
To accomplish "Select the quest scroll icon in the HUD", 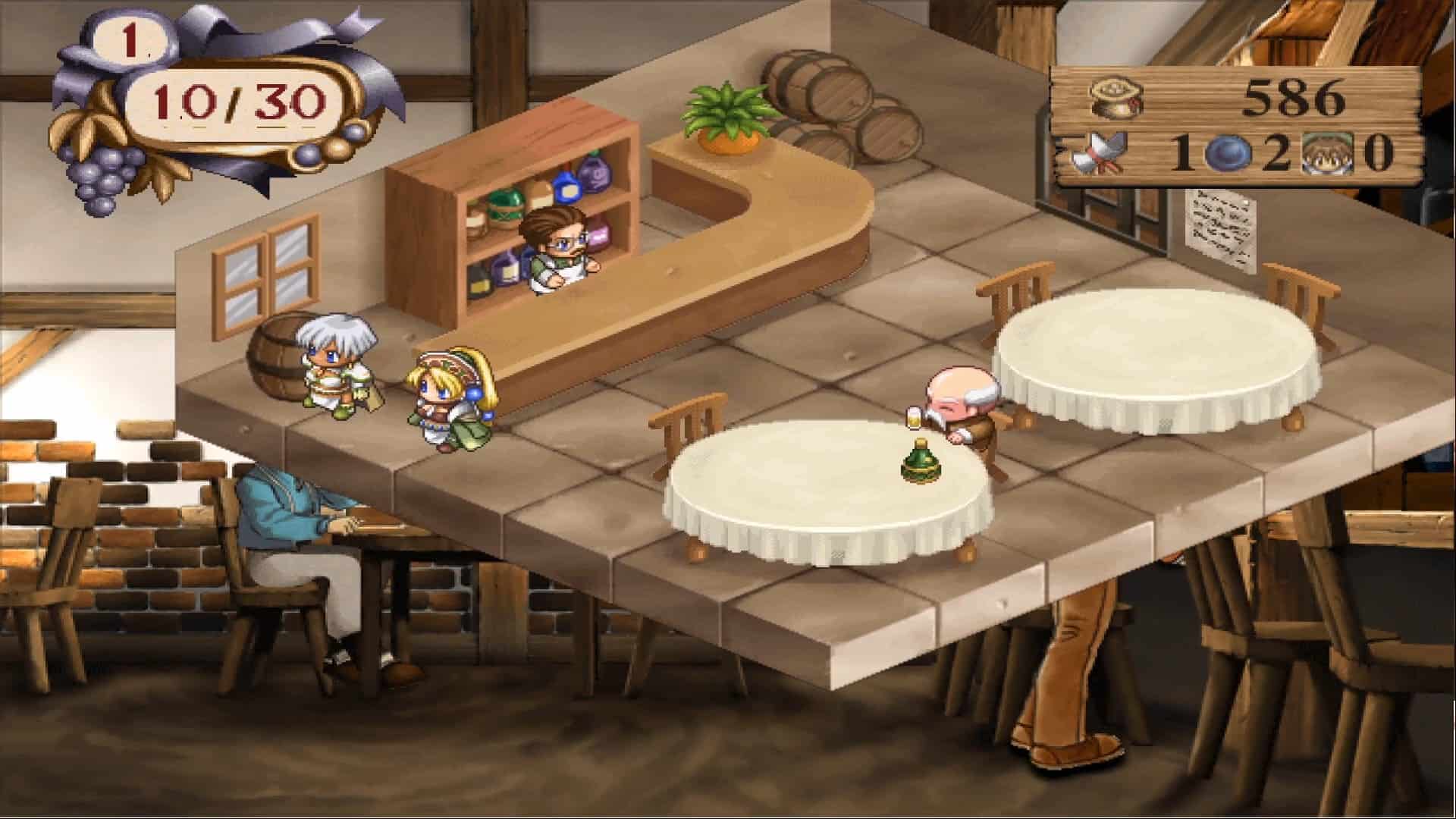I will click(1100, 154).
